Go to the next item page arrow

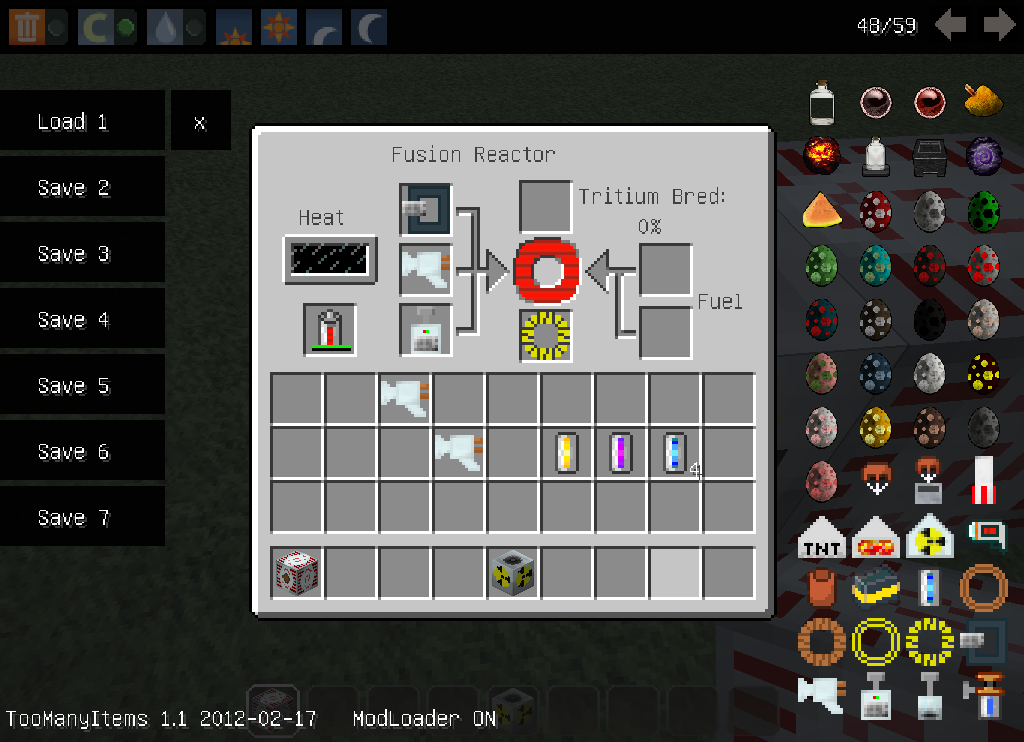999,25
